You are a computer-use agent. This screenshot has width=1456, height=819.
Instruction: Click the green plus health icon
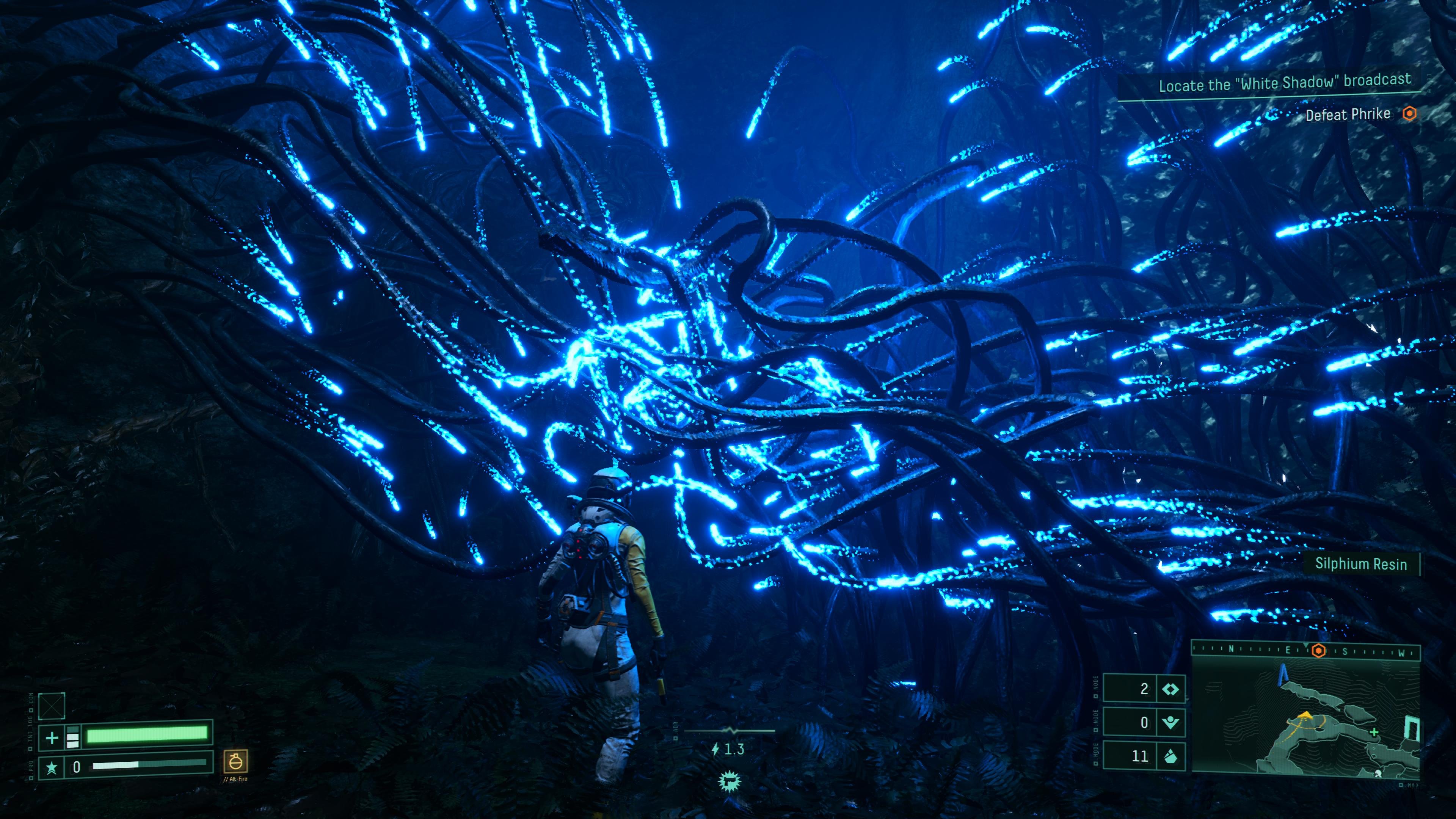52,737
